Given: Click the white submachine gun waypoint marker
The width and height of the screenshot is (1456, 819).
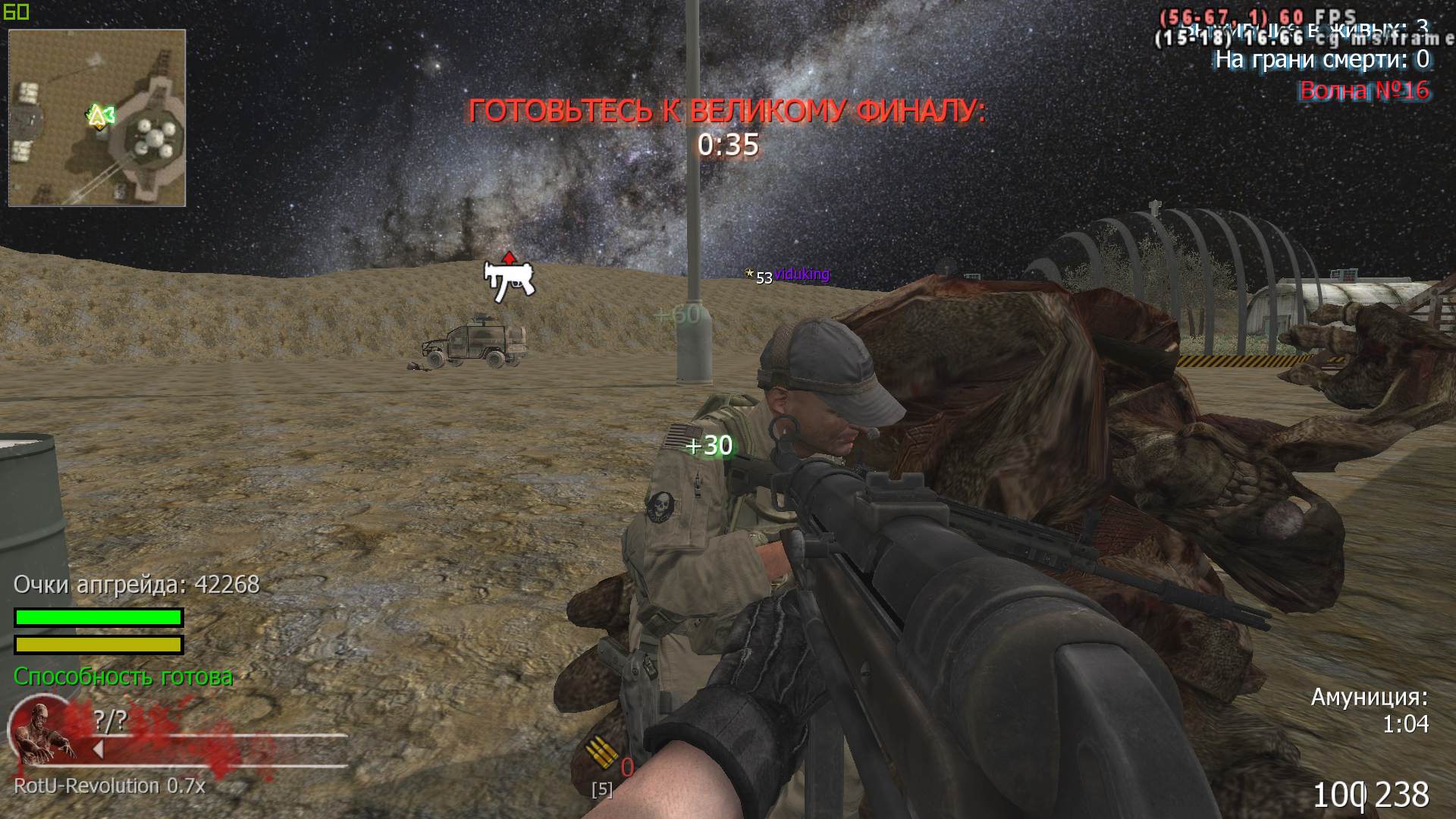Looking at the screenshot, I should 509,279.
